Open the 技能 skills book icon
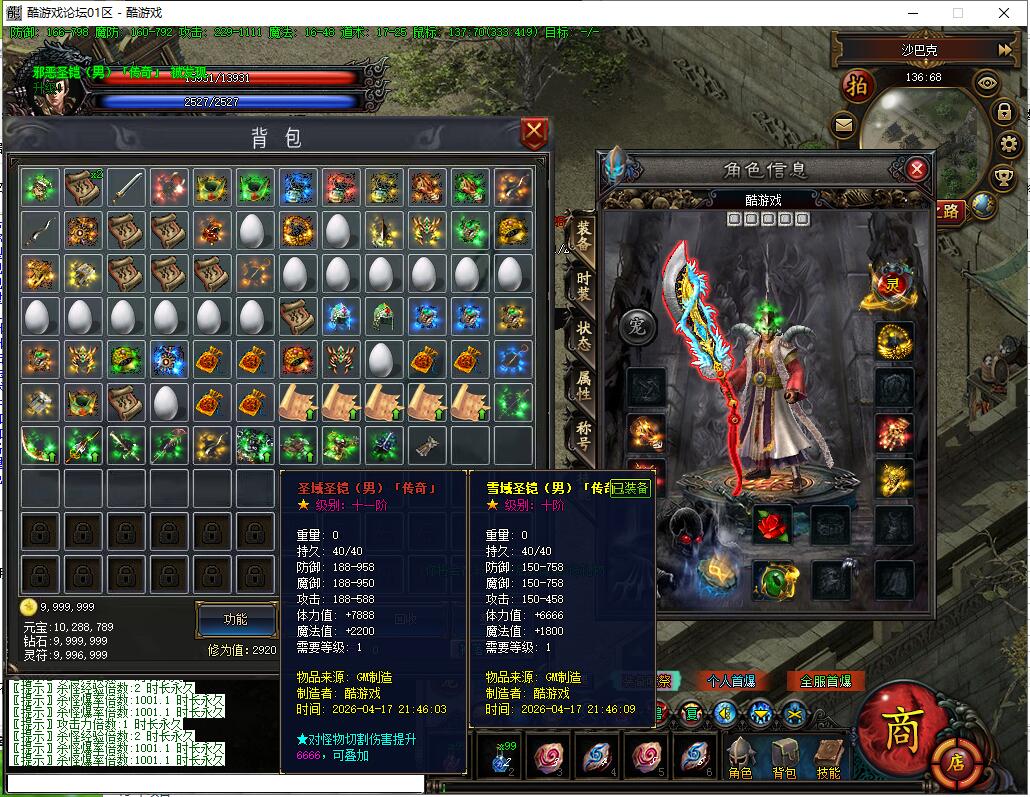The width and height of the screenshot is (1030, 797). 828,759
